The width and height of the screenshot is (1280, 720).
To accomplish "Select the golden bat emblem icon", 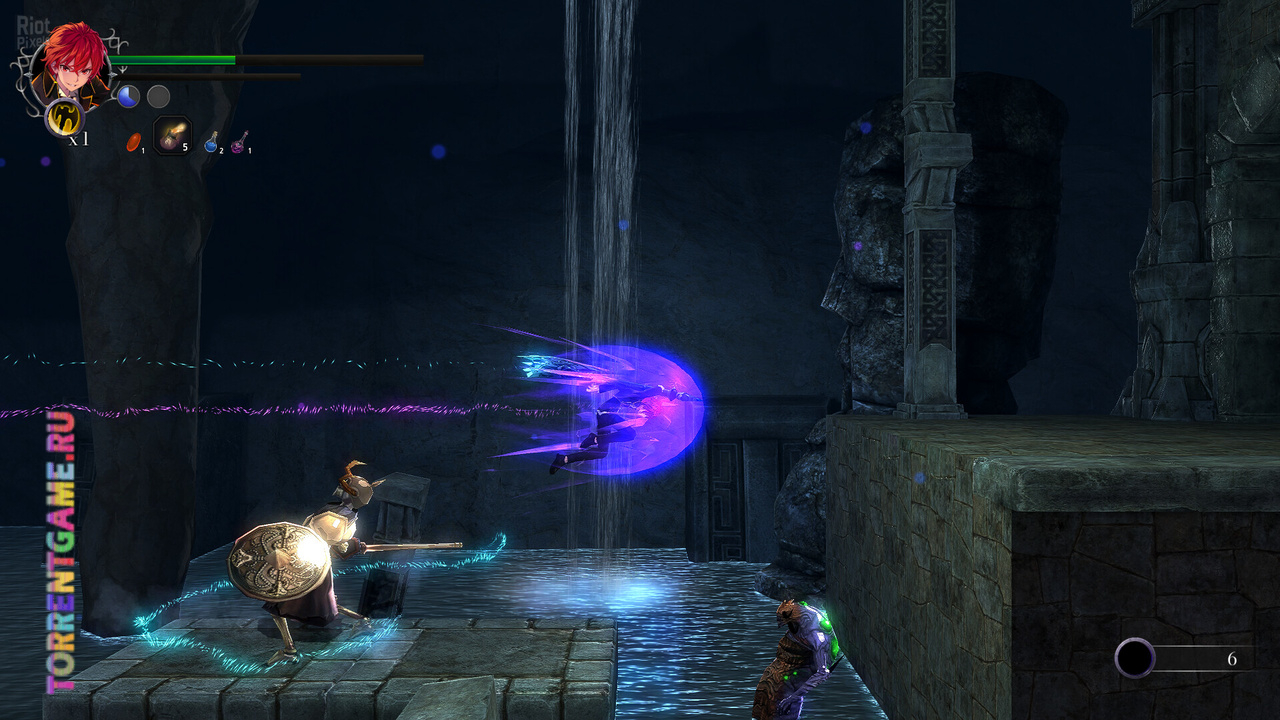I will [x=65, y=118].
